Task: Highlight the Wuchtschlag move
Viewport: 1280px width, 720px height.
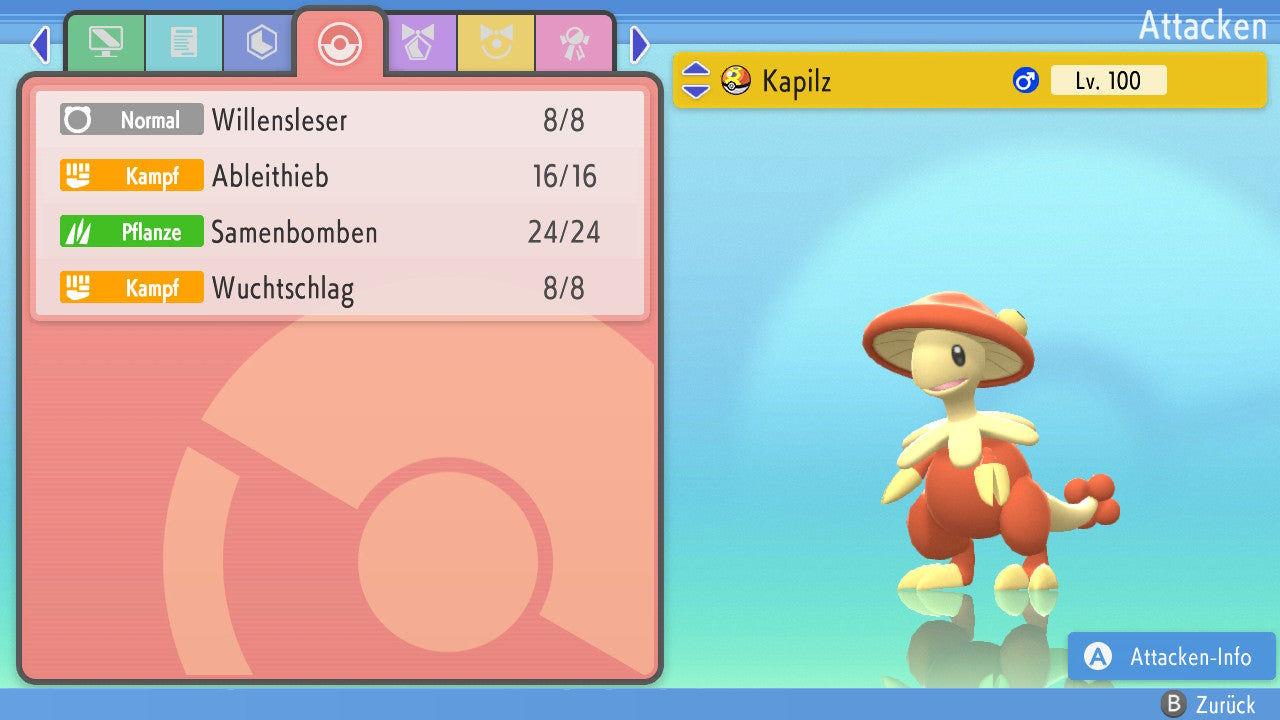Action: pyautogui.click(x=340, y=288)
